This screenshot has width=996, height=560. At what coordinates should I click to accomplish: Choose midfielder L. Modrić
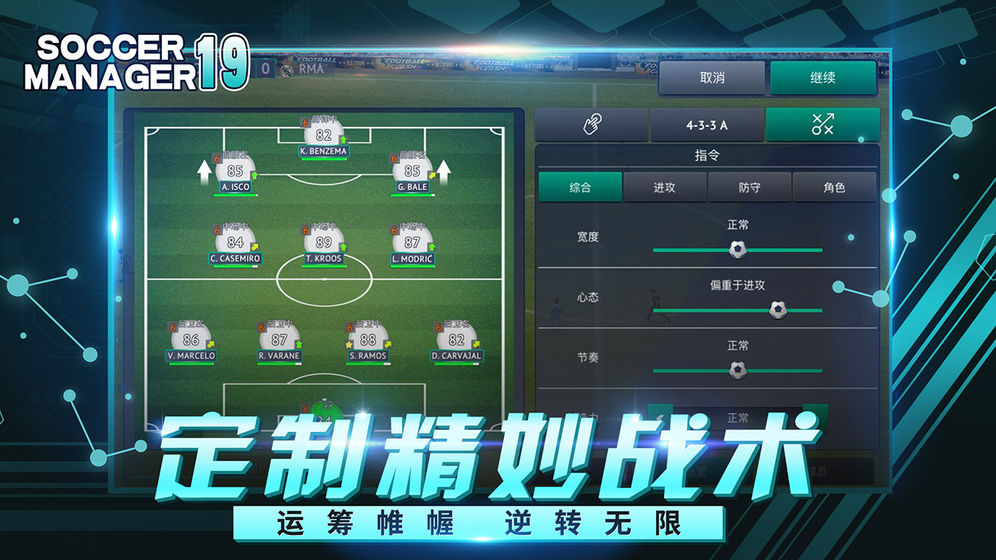(412, 245)
